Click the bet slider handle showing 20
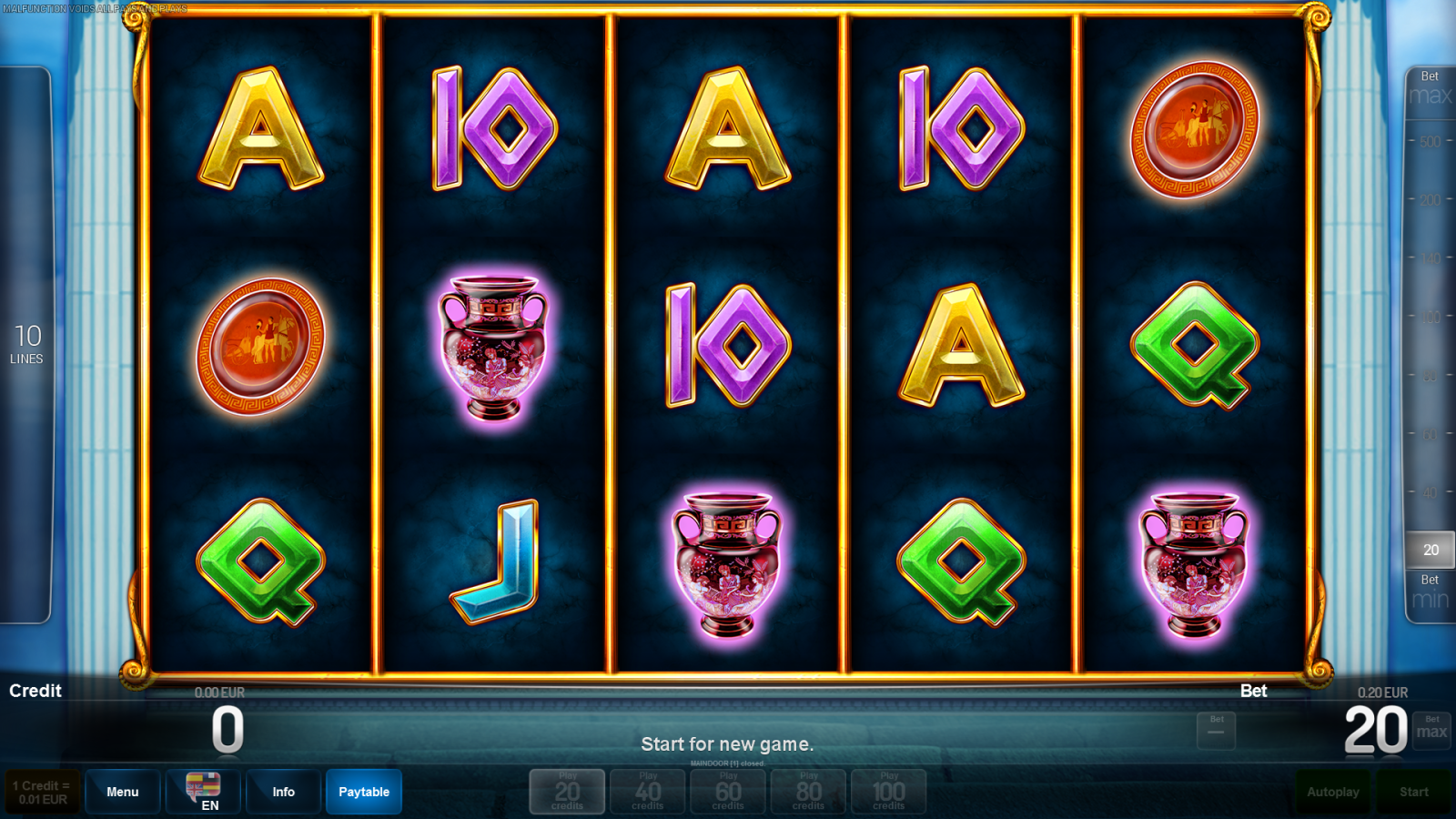 click(x=1431, y=550)
